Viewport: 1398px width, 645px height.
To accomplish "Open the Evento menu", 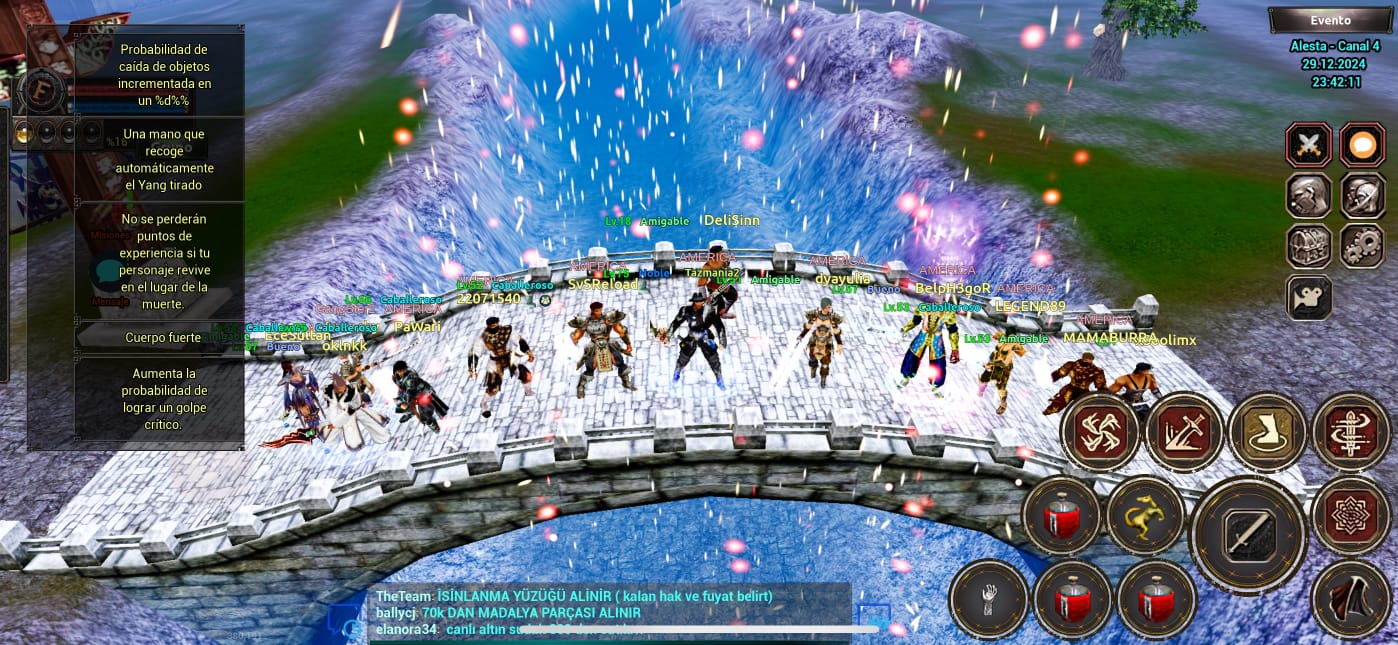I will [1330, 20].
